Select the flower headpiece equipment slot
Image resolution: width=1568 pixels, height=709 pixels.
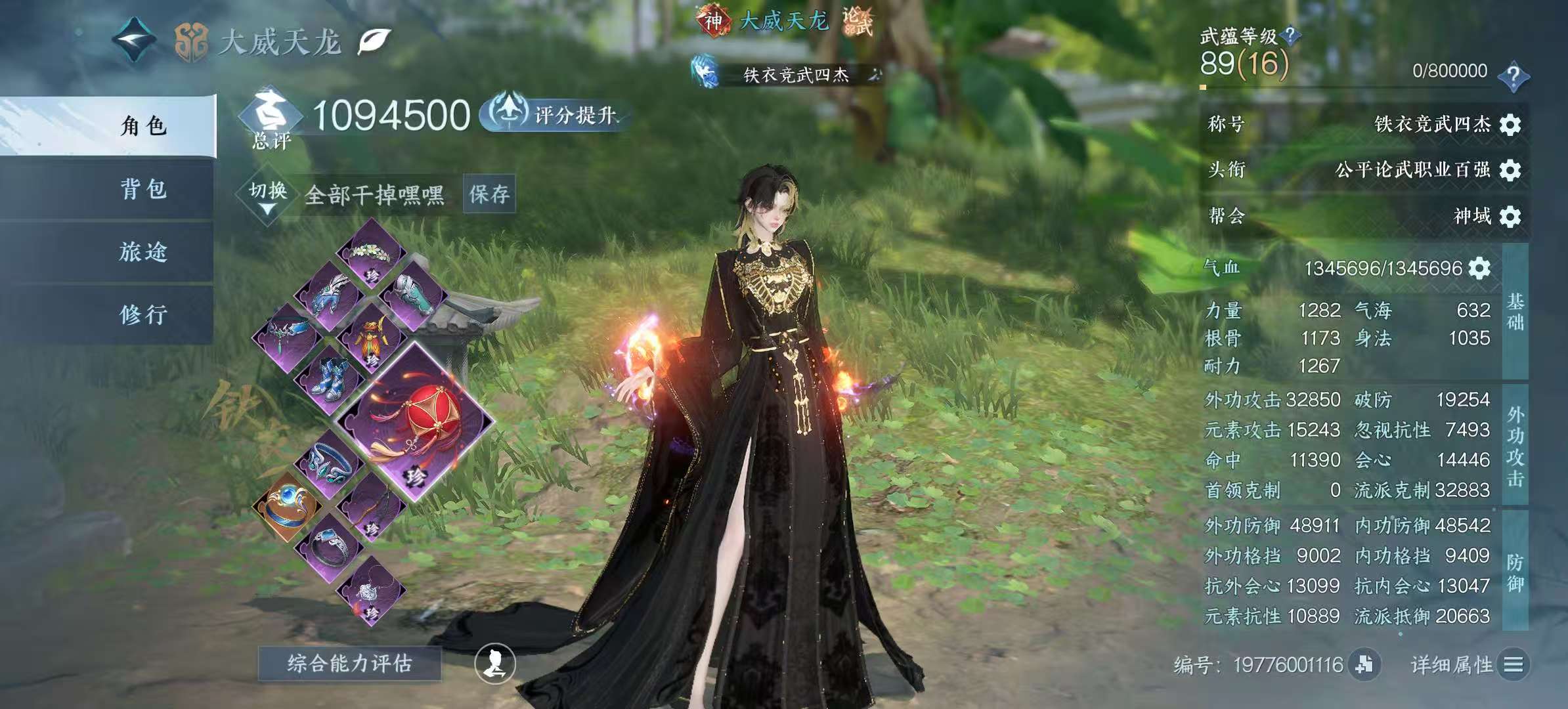tap(371, 252)
